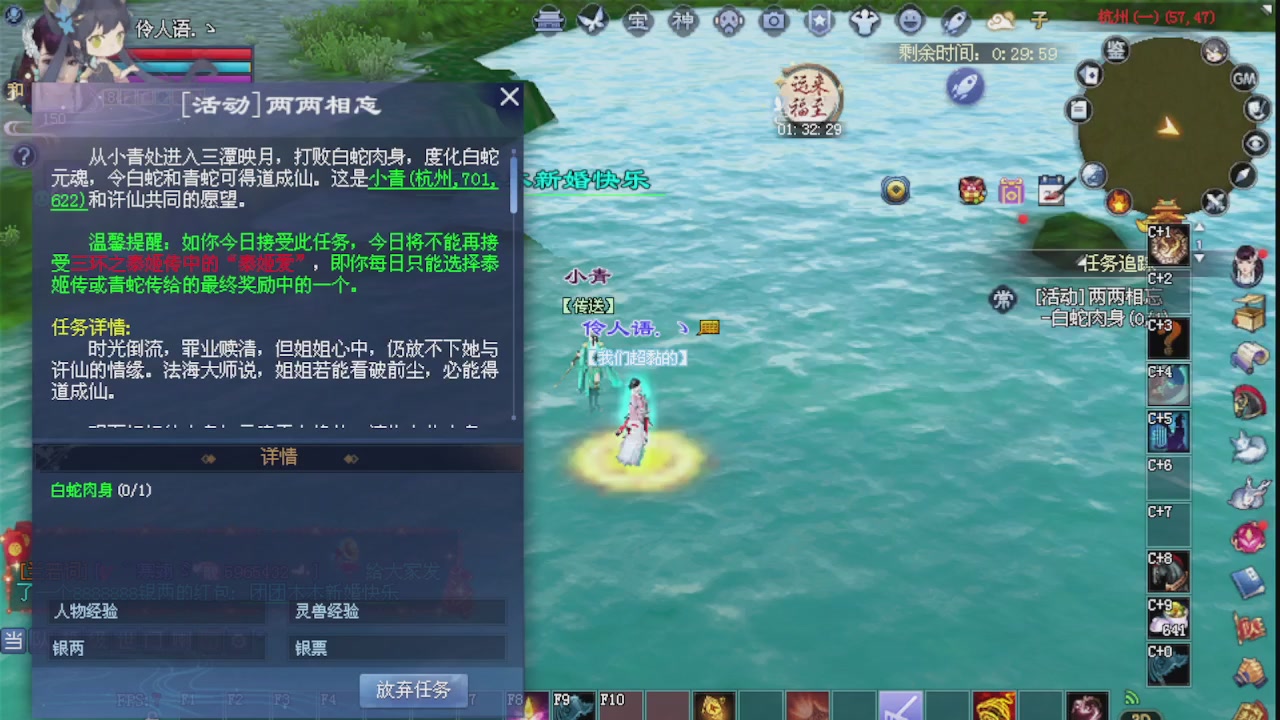Click the down arrow beside the C+1 item stack

click(x=1198, y=258)
